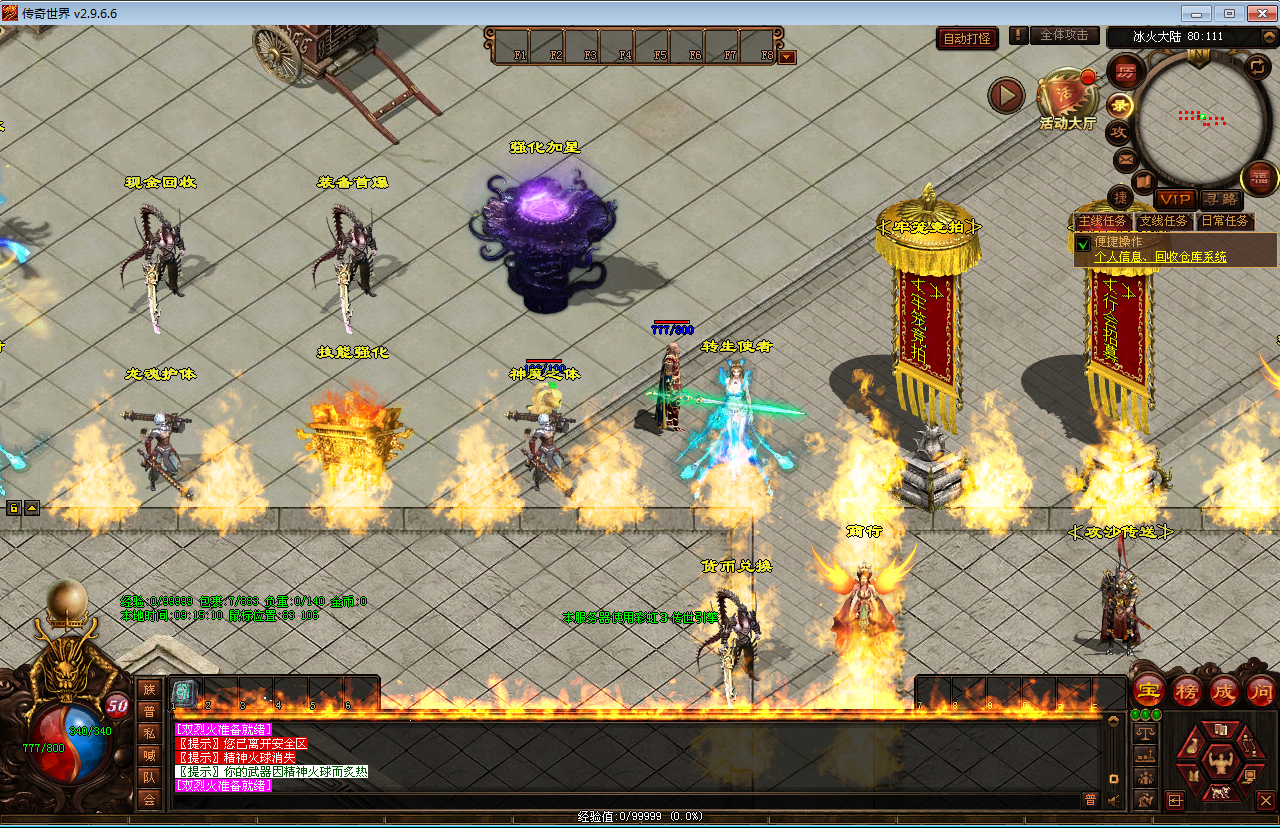The image size is (1280, 828).
Task: Open the 活动大厅 activity hall
Action: tap(1066, 100)
